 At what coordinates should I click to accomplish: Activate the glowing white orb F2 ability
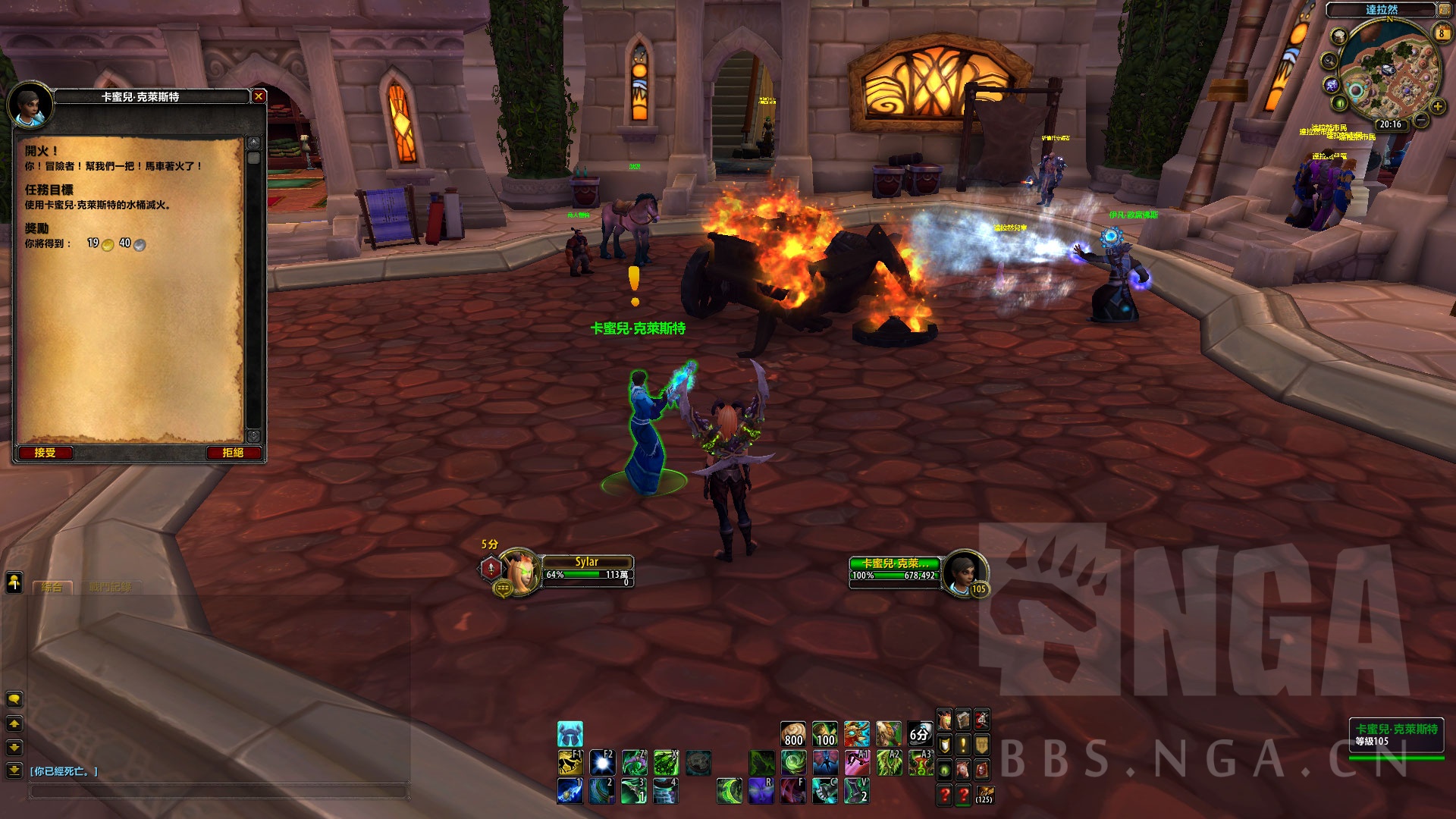coord(602,762)
